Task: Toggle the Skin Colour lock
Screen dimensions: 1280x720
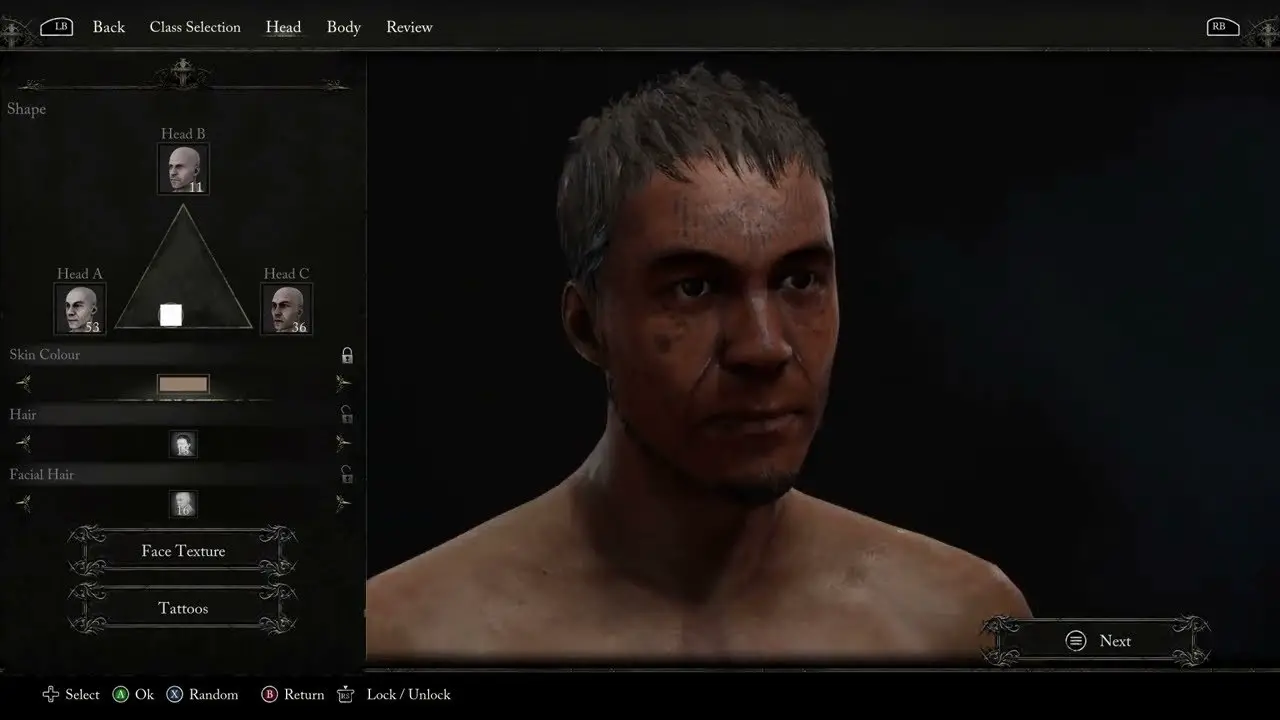Action: [x=347, y=355]
